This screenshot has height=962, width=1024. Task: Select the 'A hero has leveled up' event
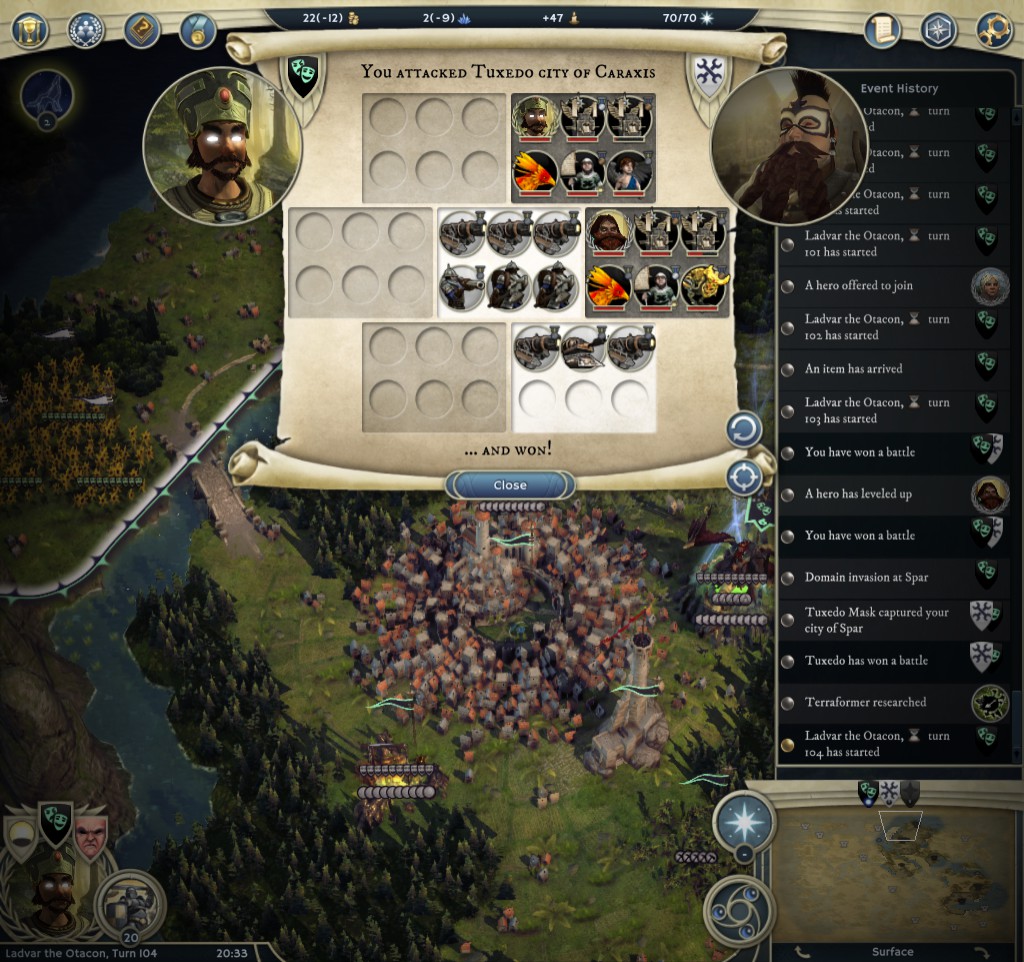[x=858, y=494]
